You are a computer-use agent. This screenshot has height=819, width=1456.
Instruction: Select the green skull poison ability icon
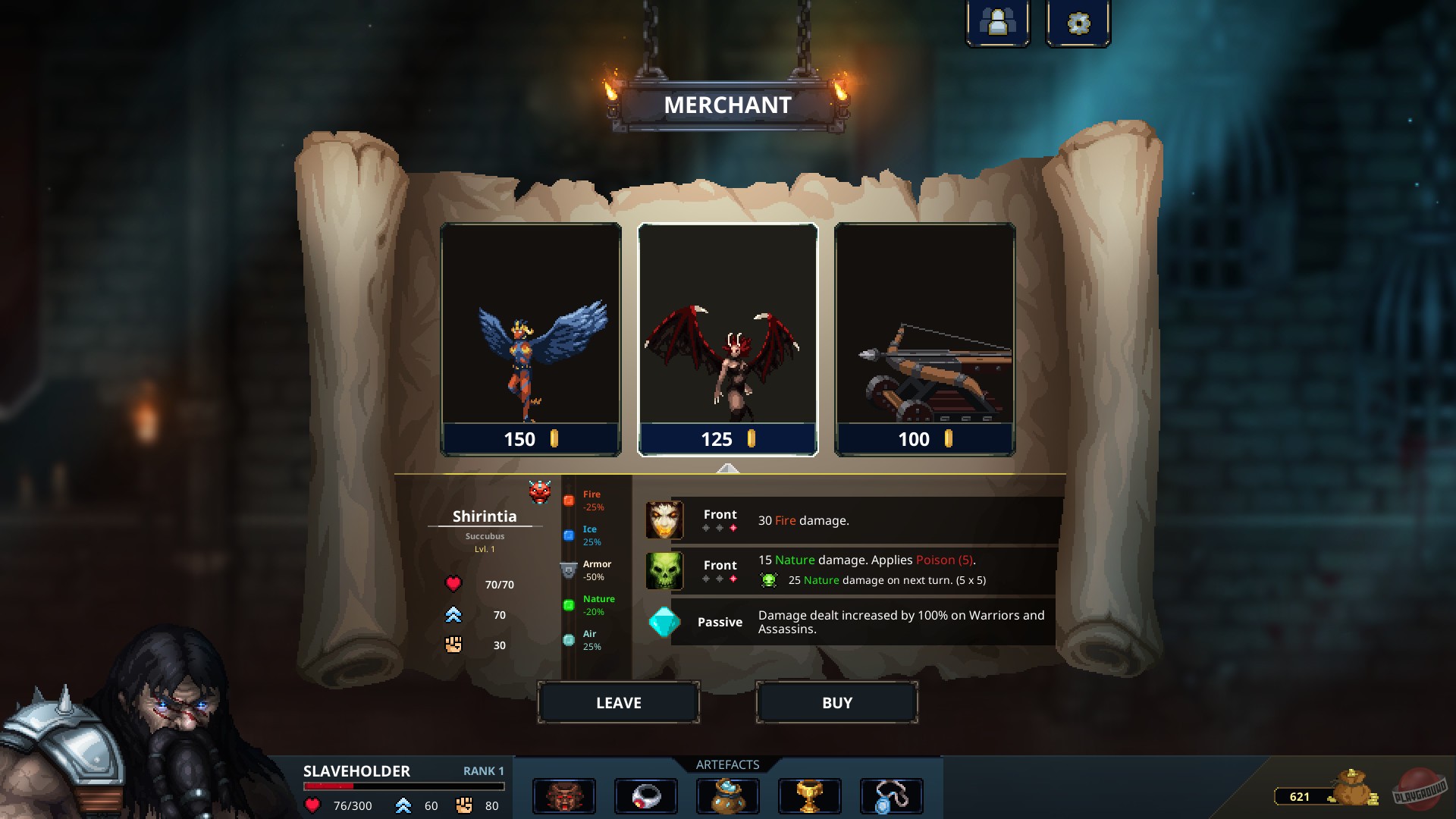pos(664,571)
